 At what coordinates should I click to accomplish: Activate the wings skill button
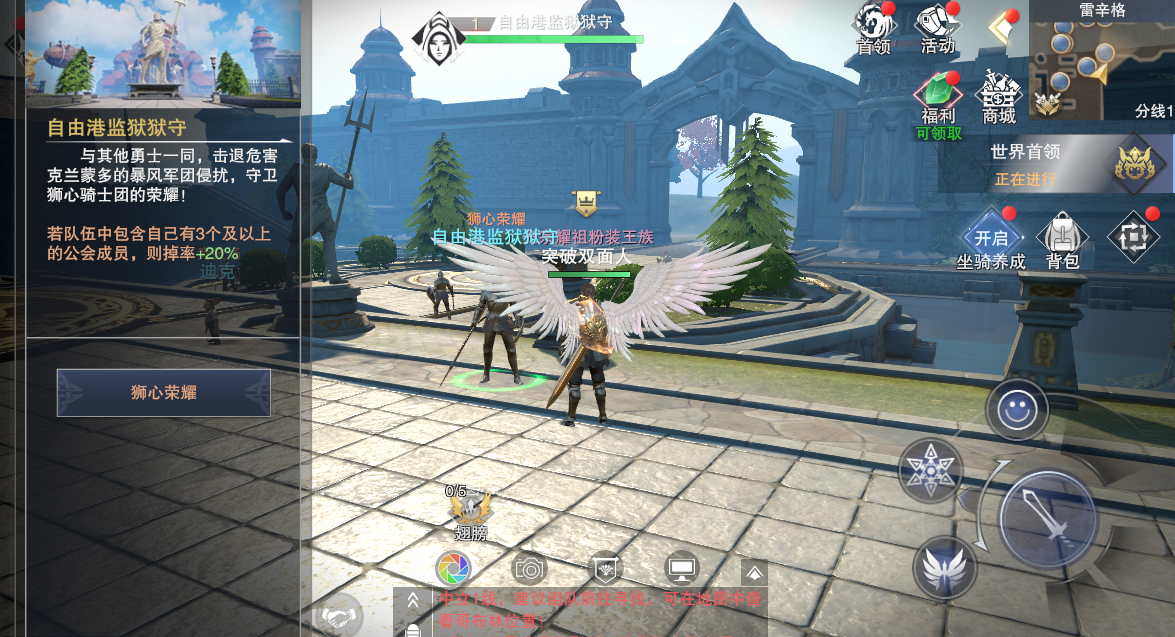944,568
